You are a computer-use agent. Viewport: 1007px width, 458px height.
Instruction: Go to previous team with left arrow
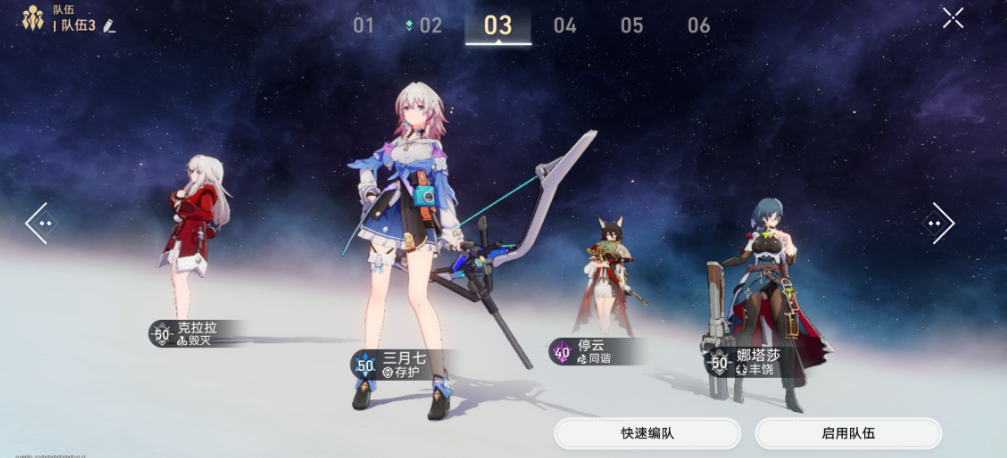[x=40, y=223]
